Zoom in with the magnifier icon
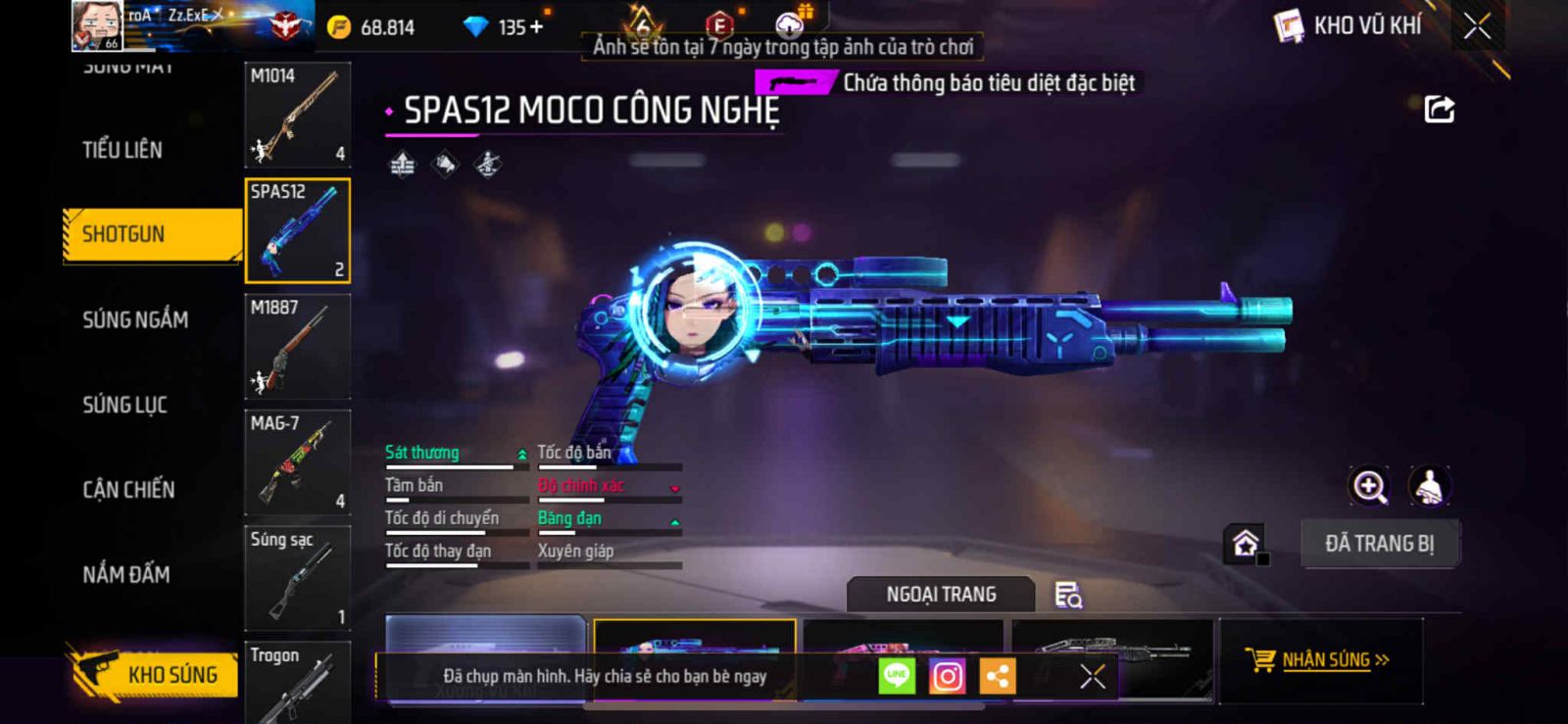This screenshot has height=724, width=1568. pyautogui.click(x=1369, y=486)
